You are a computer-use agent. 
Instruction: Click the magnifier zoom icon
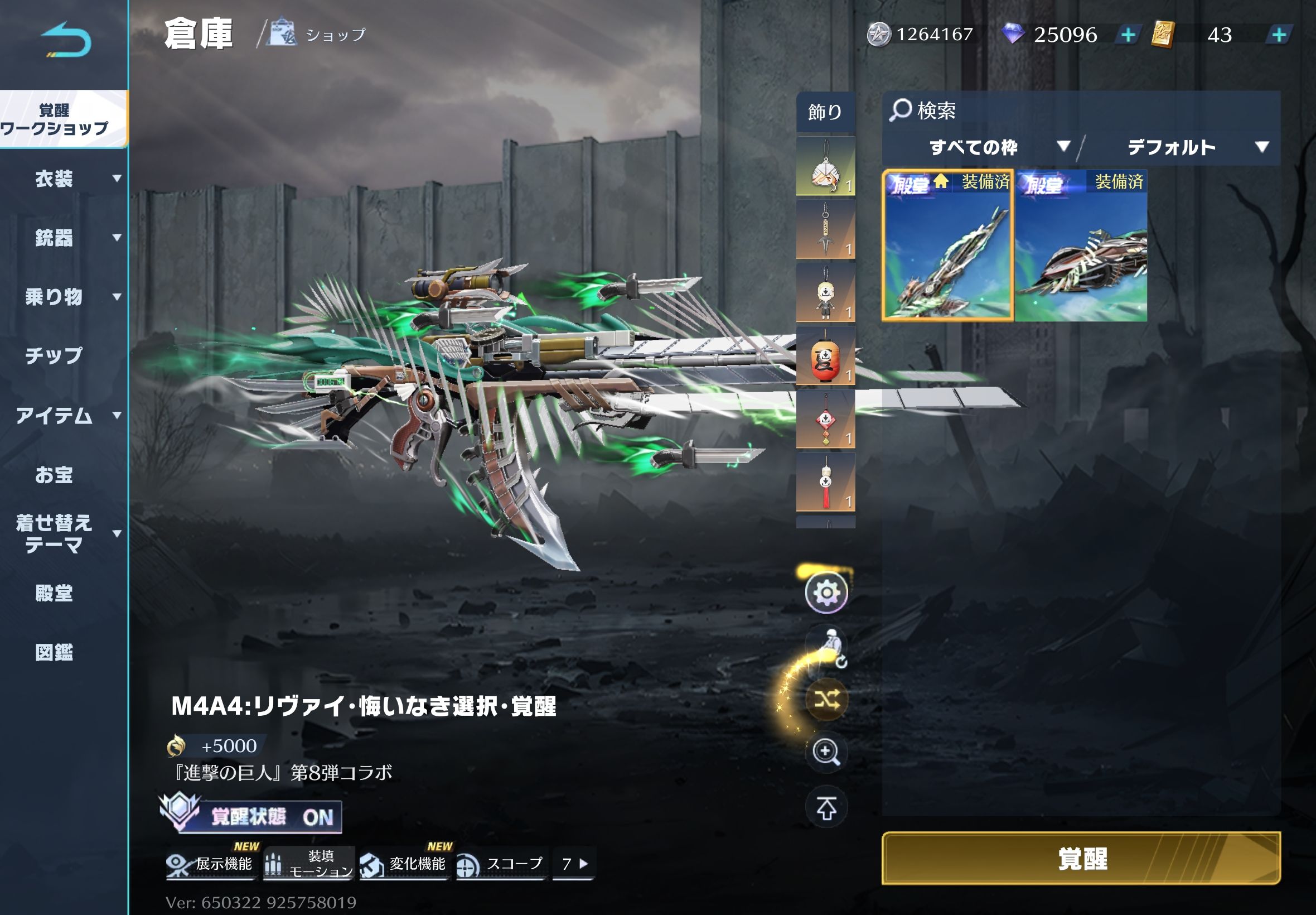(x=826, y=752)
